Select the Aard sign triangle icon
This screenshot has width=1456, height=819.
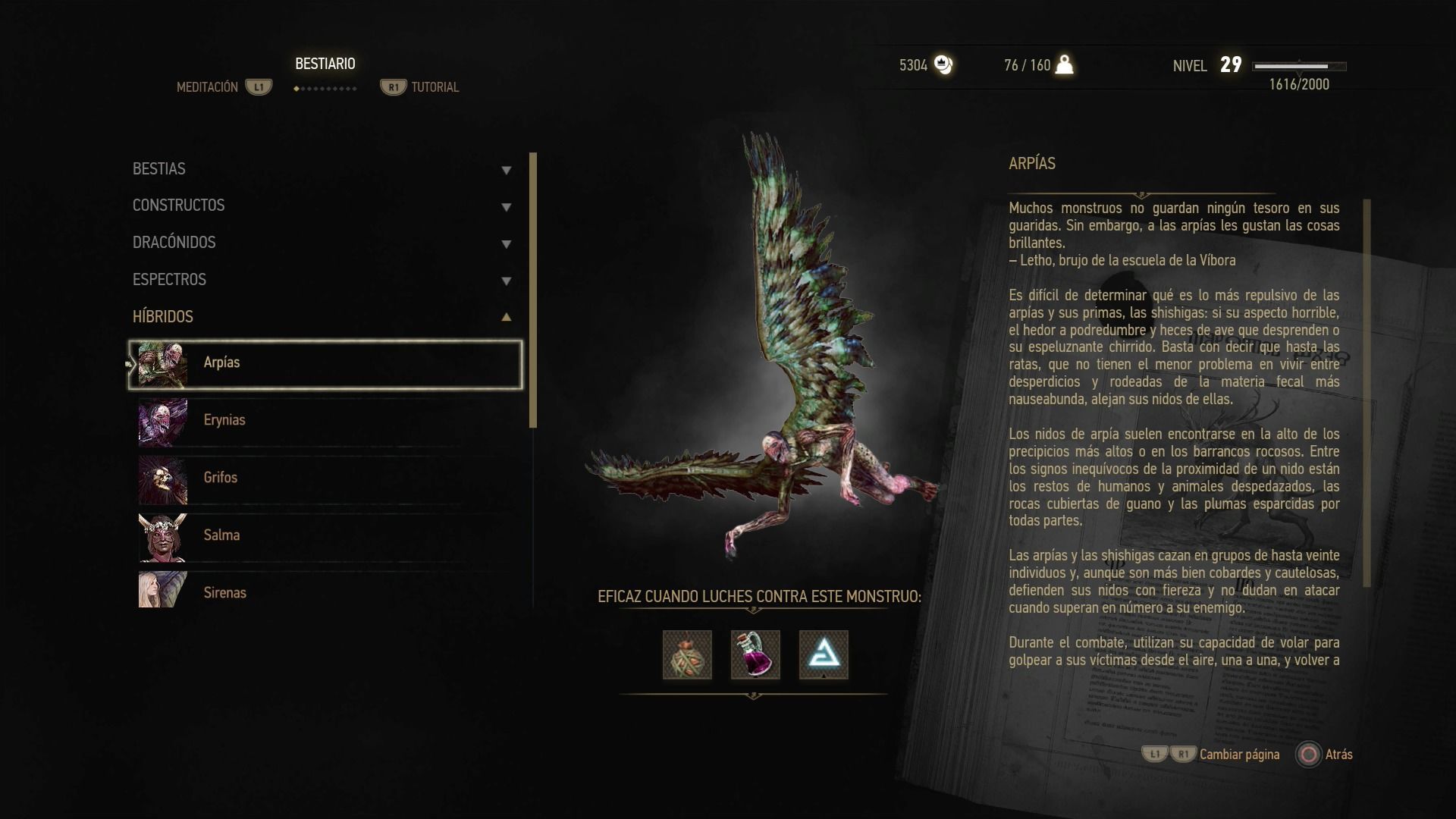[x=824, y=655]
